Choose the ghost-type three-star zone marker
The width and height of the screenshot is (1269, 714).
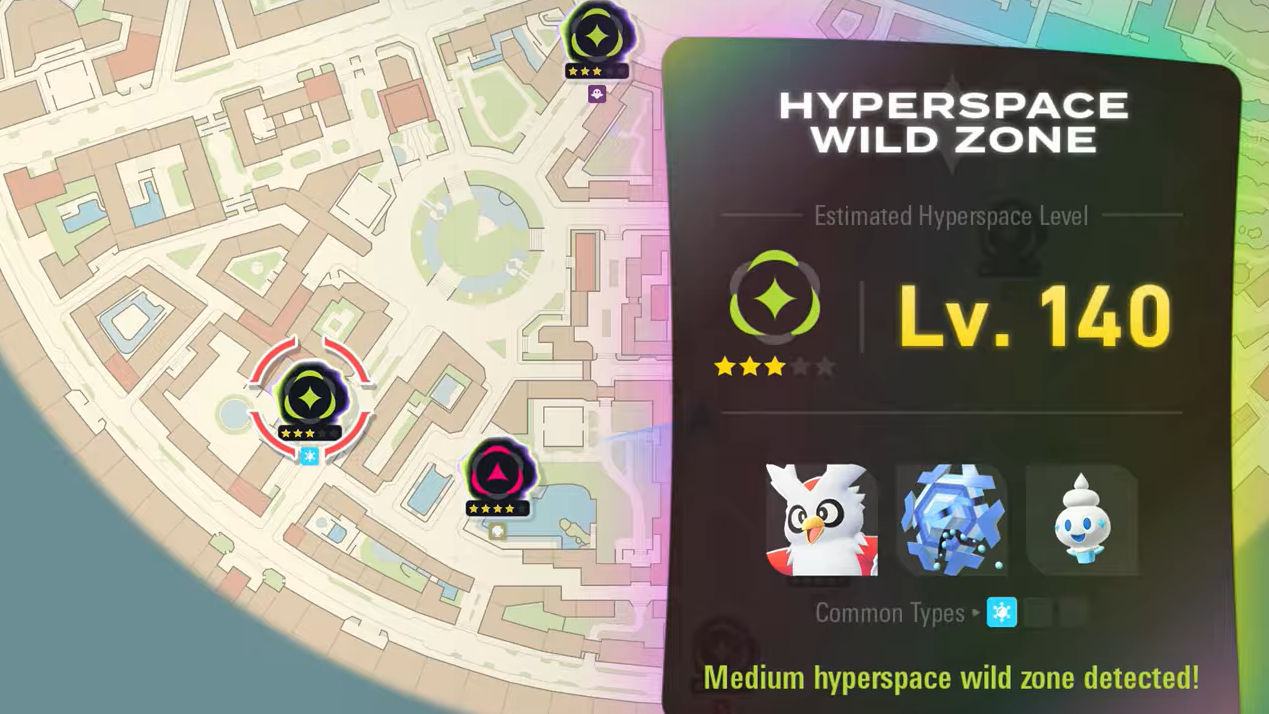tap(597, 38)
